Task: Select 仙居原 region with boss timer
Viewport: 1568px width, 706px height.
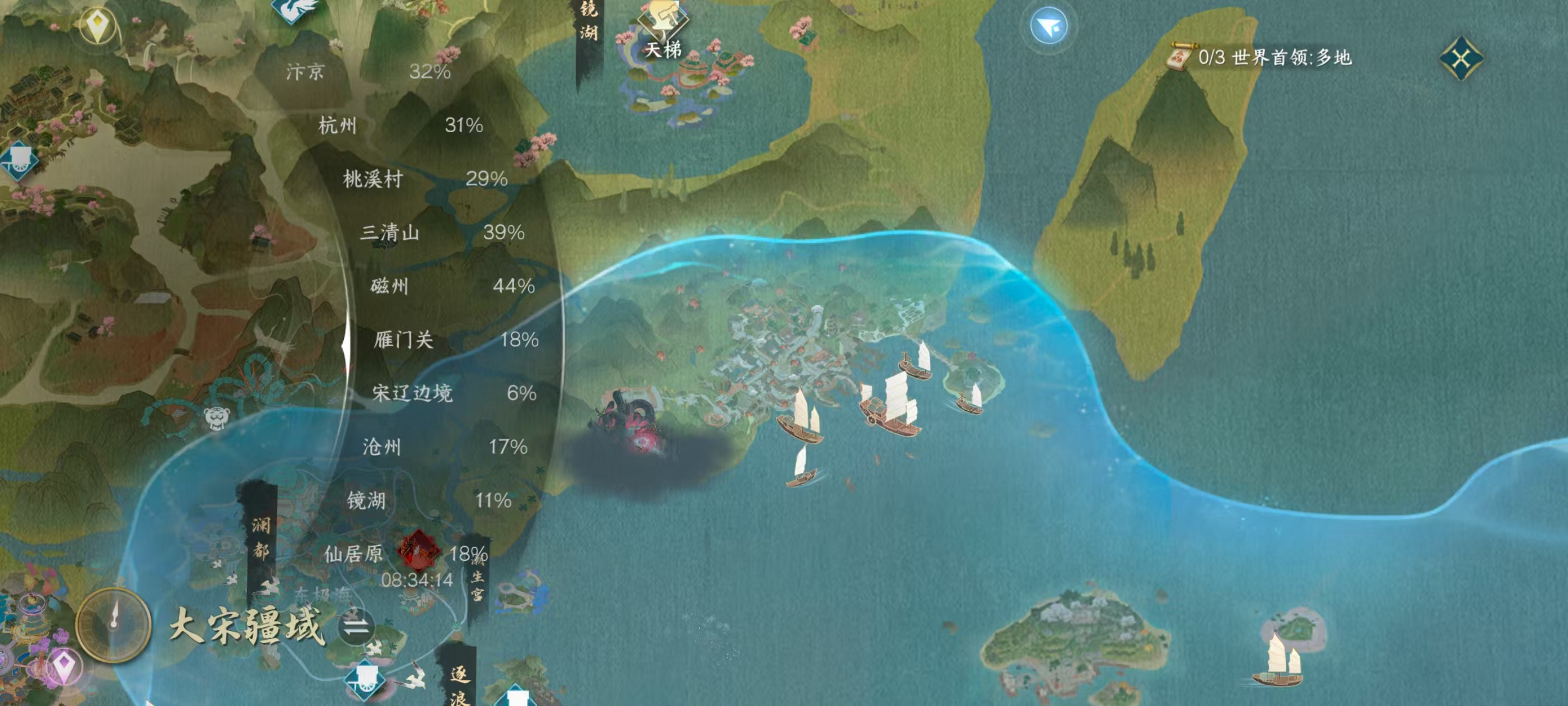Action: pyautogui.click(x=354, y=554)
